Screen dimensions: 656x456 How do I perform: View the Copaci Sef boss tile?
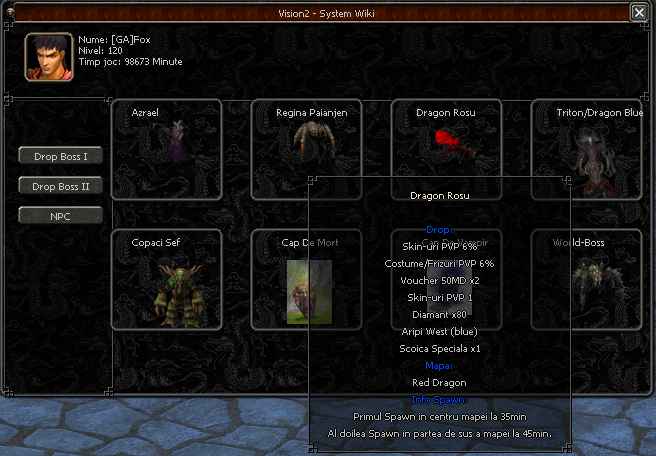(166, 280)
